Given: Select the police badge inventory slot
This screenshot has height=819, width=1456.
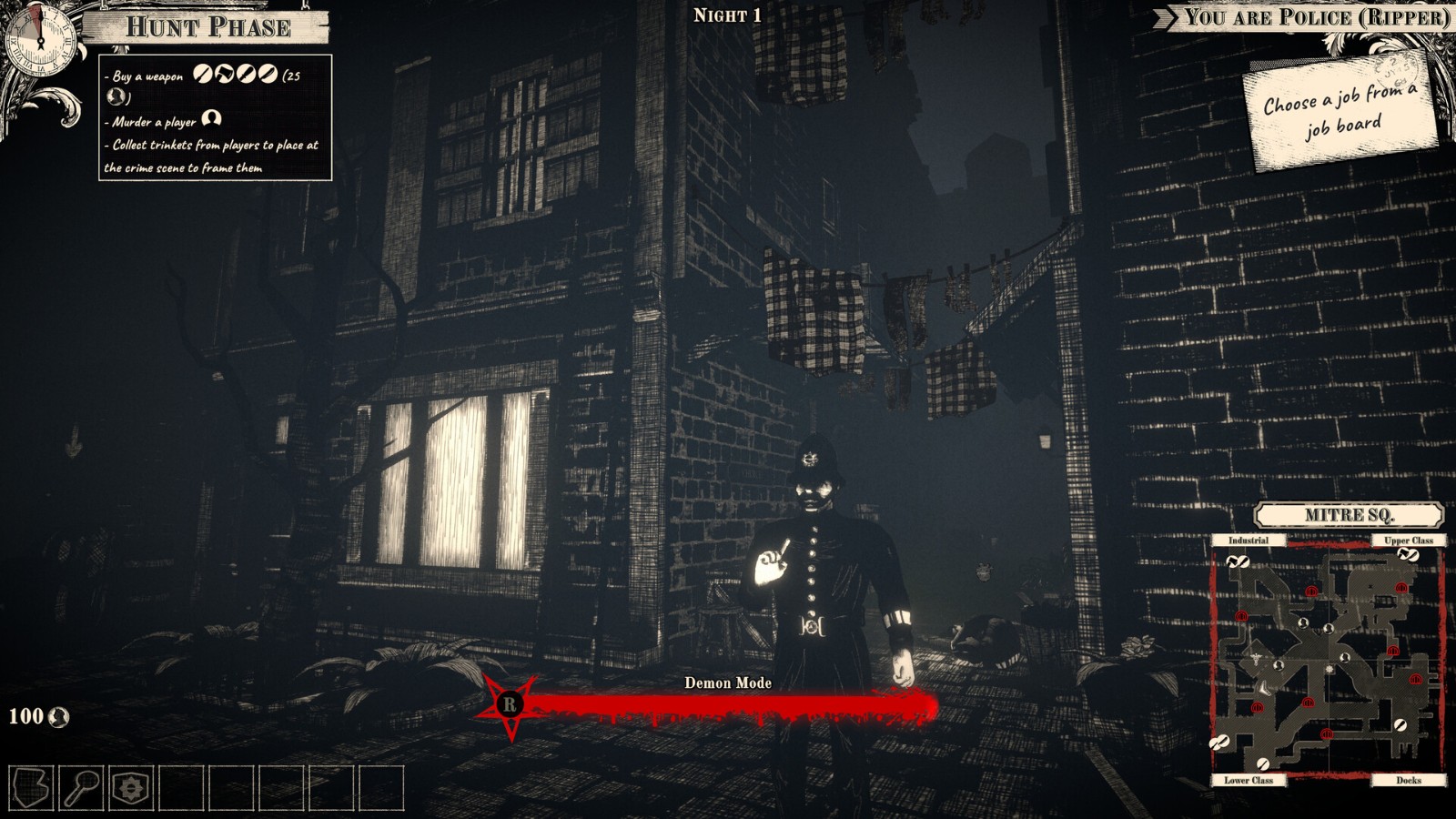Looking at the screenshot, I should click(131, 787).
